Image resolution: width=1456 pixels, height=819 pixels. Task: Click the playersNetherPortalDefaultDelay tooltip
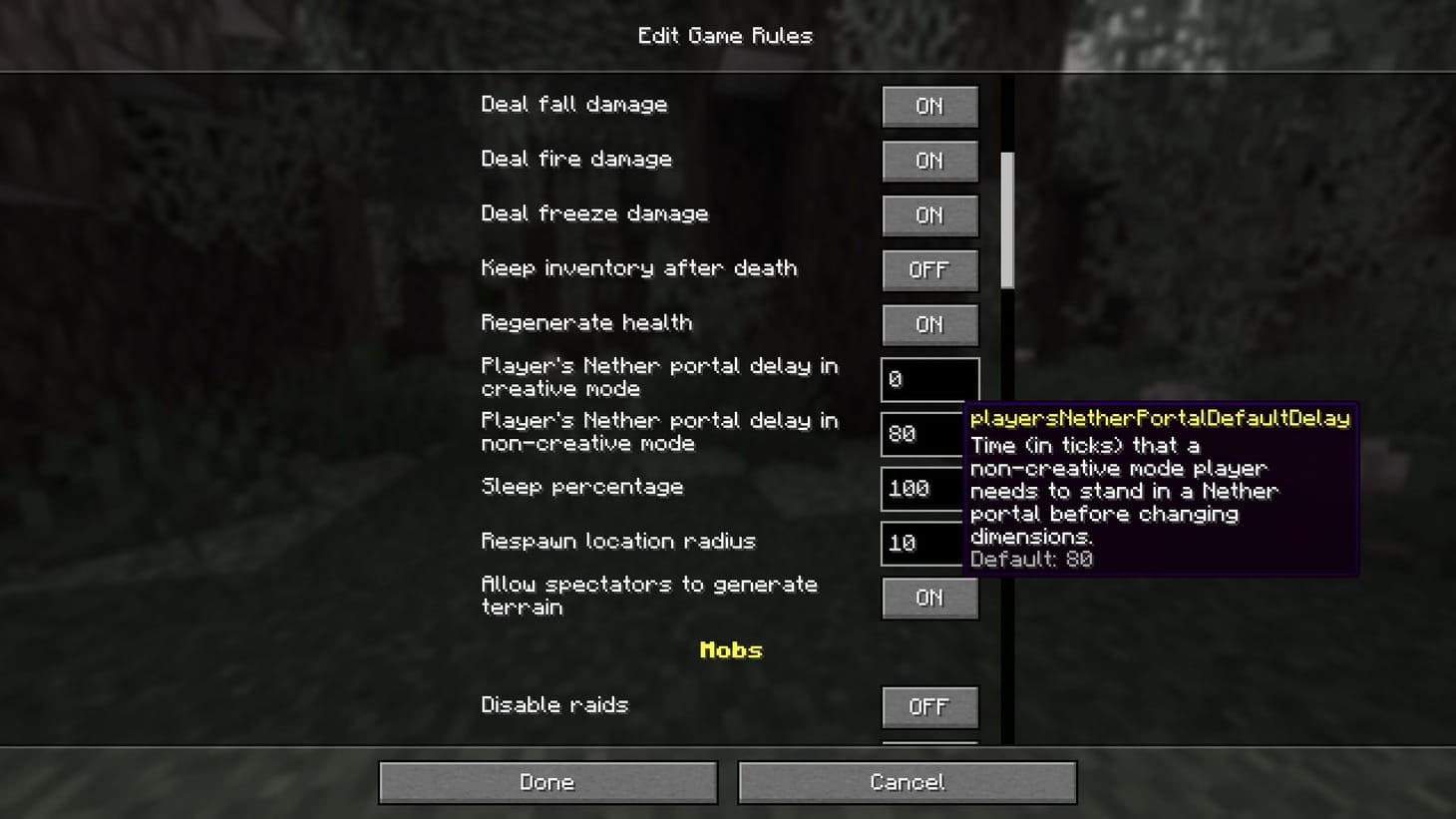coord(1162,489)
